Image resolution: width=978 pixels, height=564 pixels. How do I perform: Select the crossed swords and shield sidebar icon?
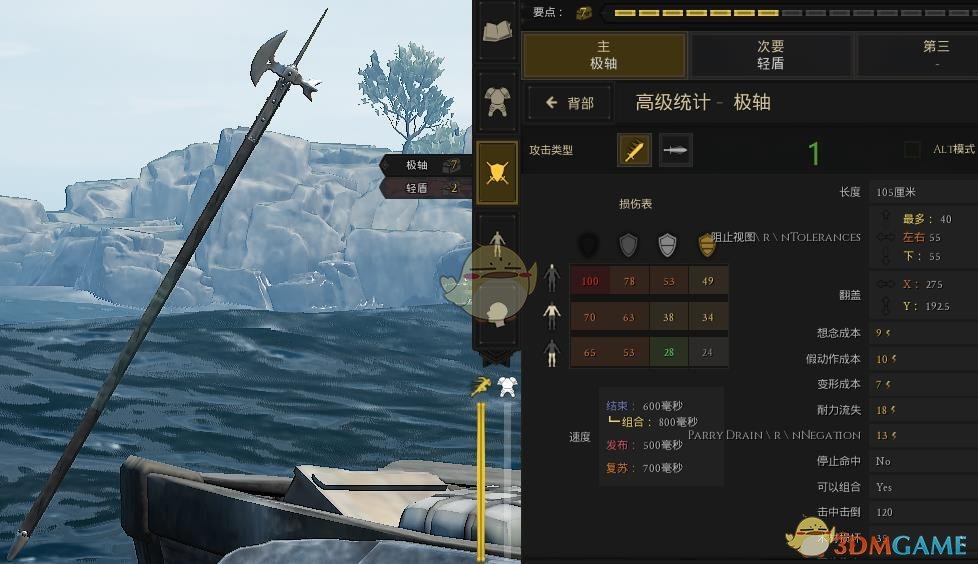[497, 172]
